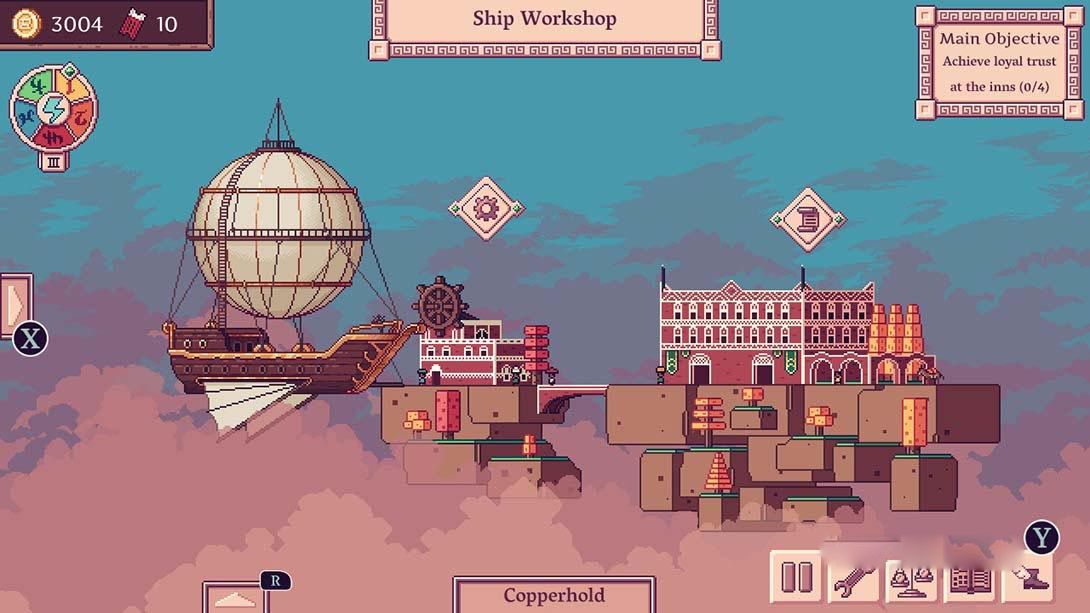Select the winged boot icon
Image resolution: width=1090 pixels, height=613 pixels.
(1027, 578)
